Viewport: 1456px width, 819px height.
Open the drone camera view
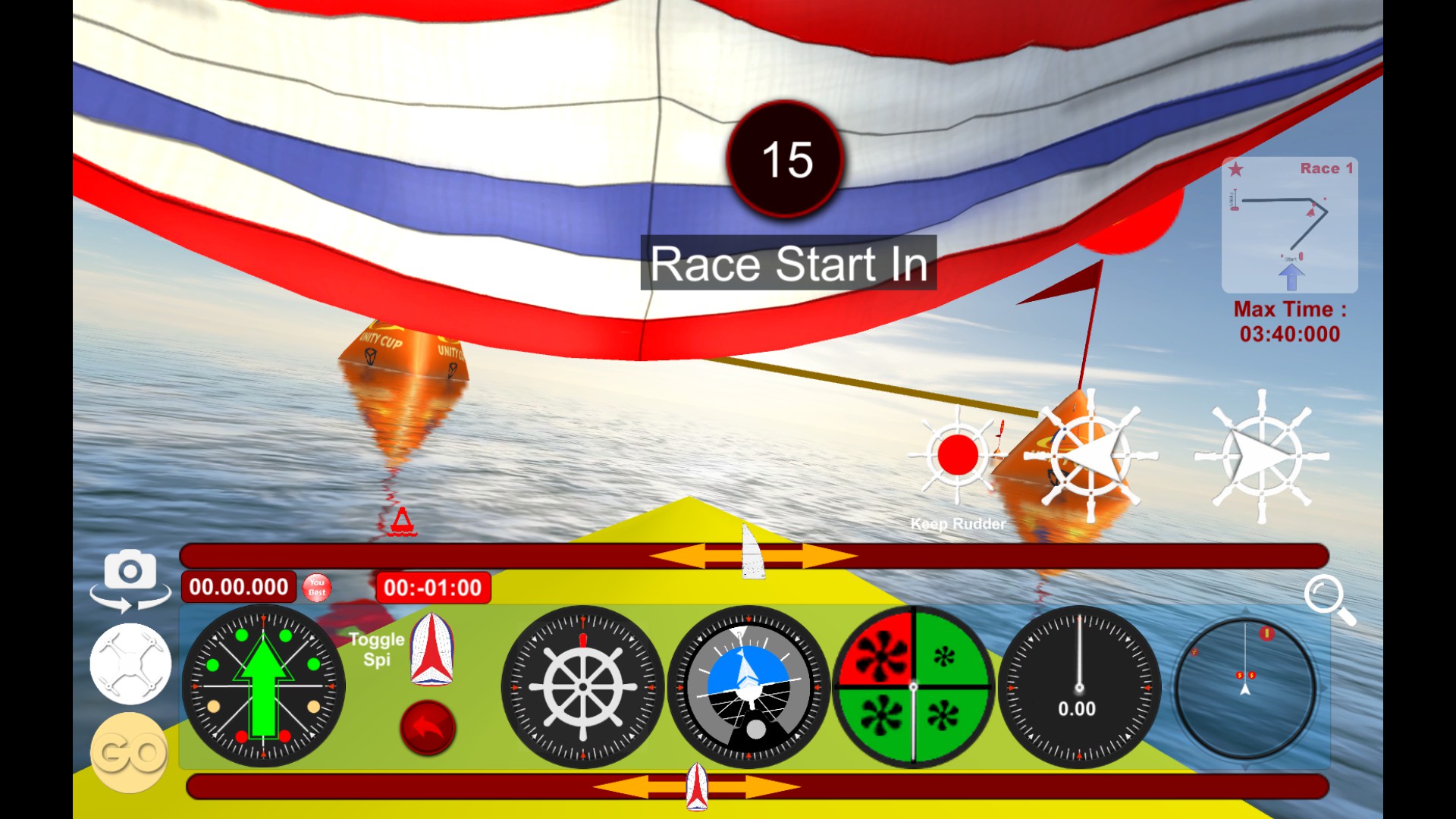coord(130,662)
